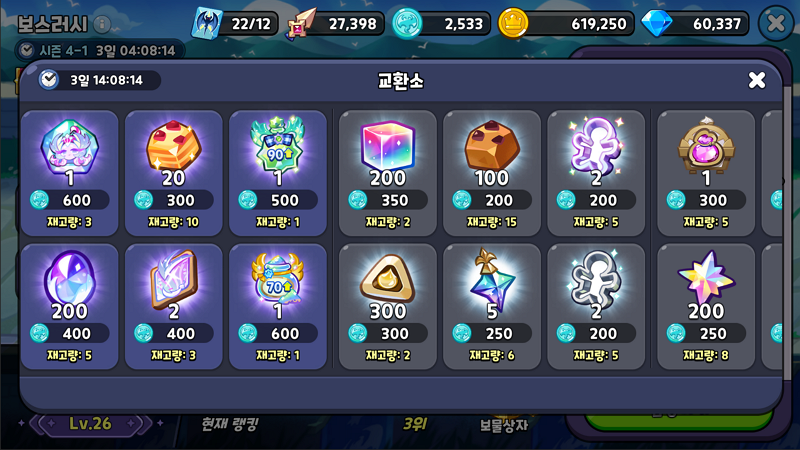Image resolution: width=800 pixels, height=450 pixels.
Task: Tap the blue diamond gem counter
Action: (696, 23)
